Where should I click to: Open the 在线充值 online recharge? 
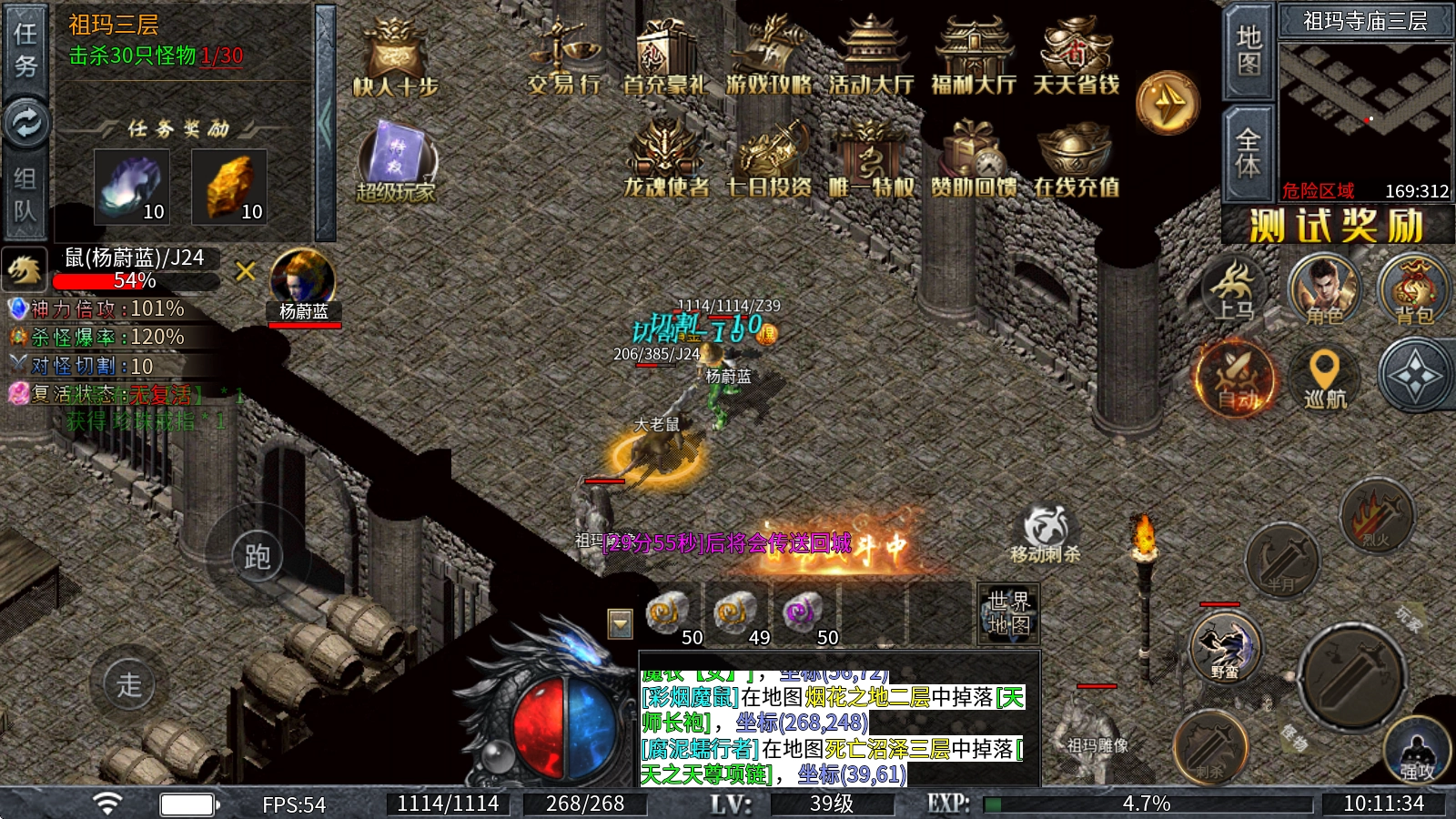(1076, 159)
